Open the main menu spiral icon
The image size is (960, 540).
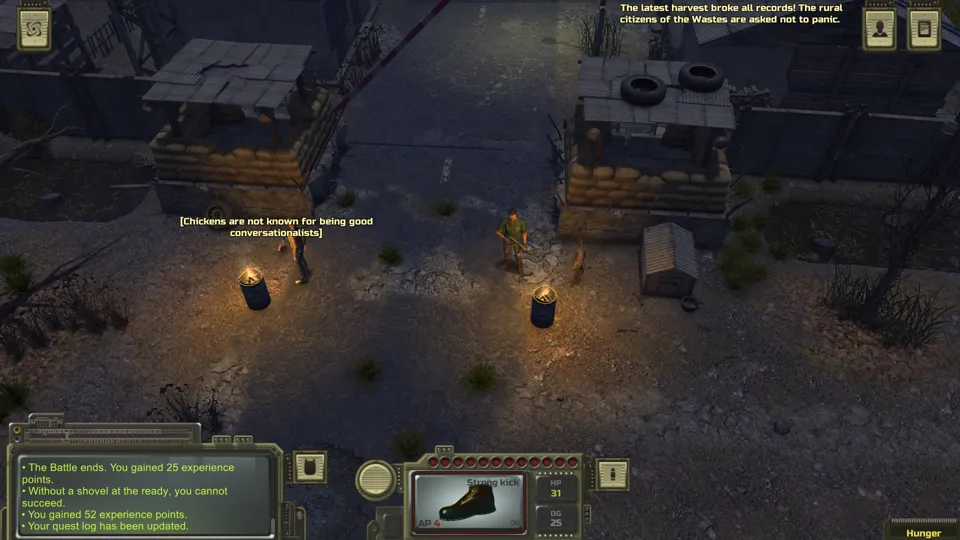click(34, 29)
